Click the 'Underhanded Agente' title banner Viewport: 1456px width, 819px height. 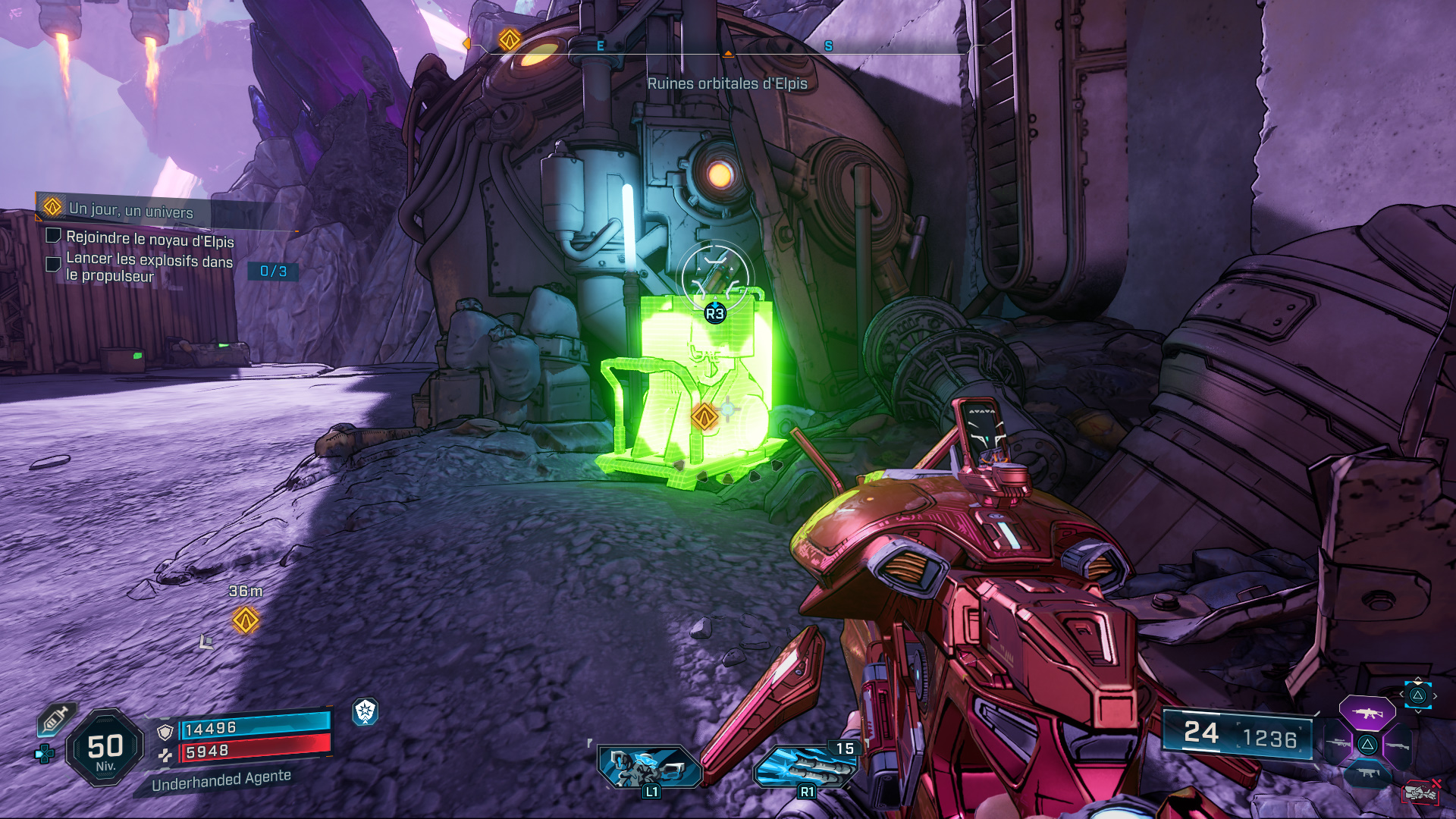220,783
